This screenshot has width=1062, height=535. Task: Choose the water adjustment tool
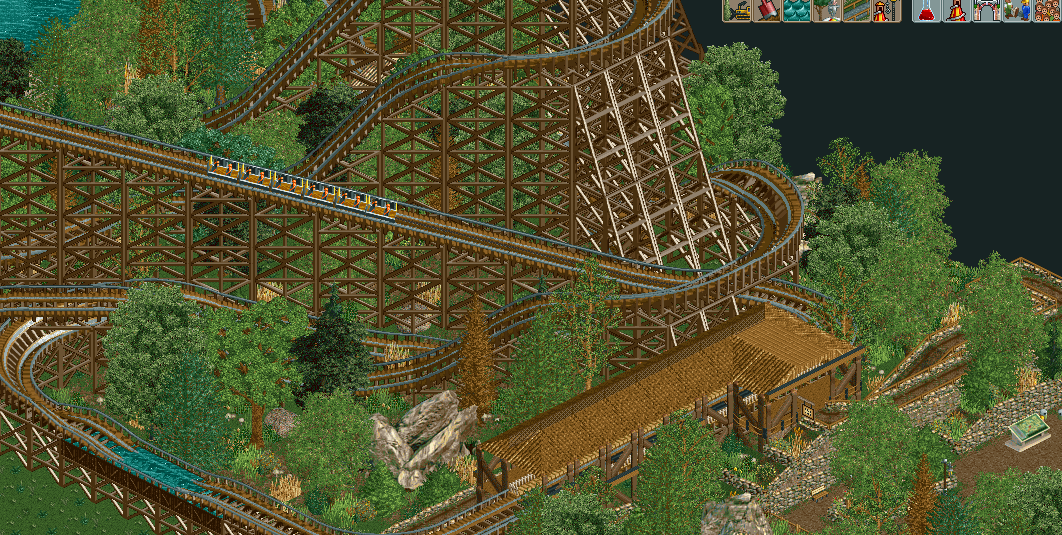797,11
